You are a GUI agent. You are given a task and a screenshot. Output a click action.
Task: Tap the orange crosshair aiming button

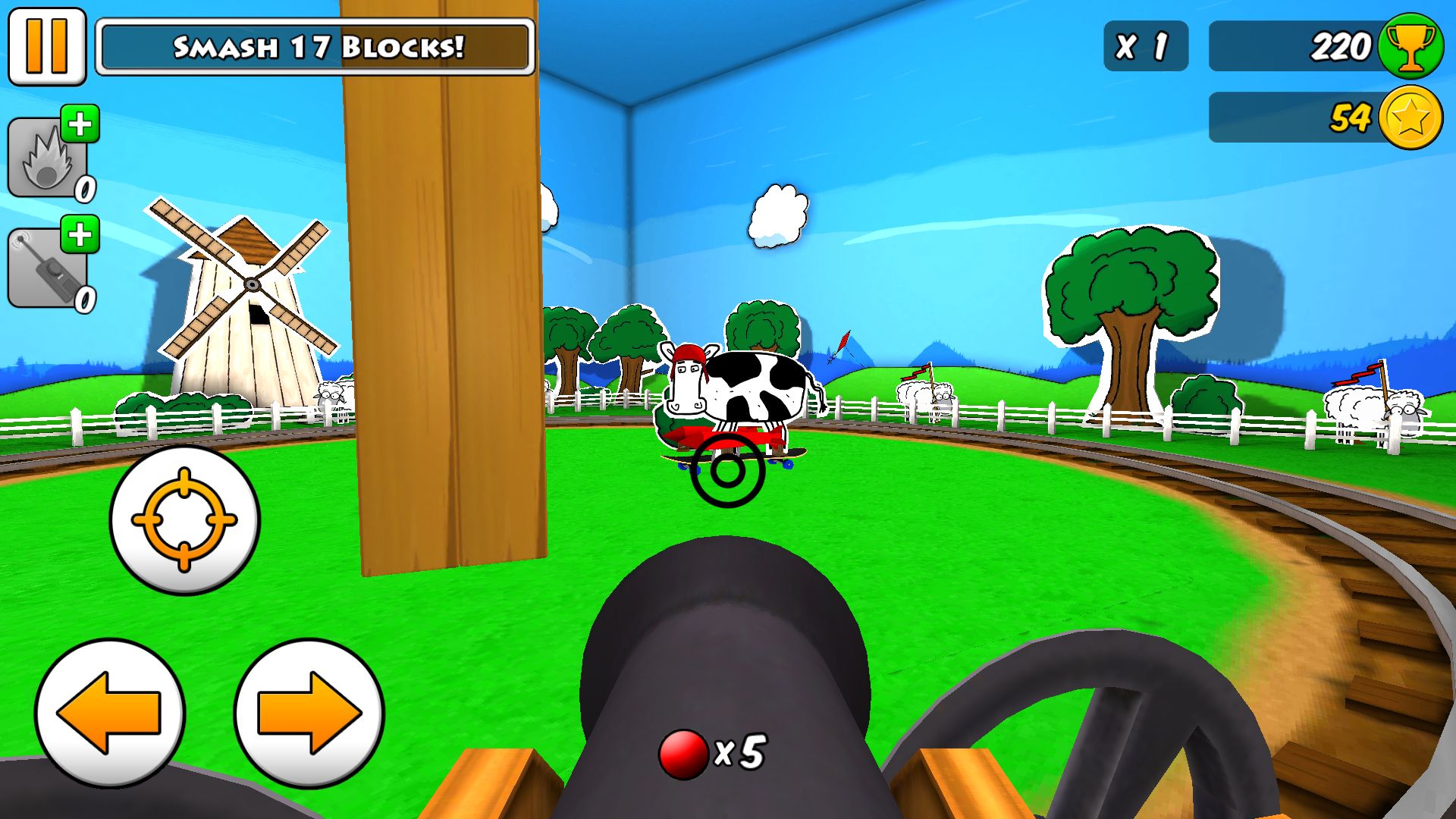coord(184,519)
